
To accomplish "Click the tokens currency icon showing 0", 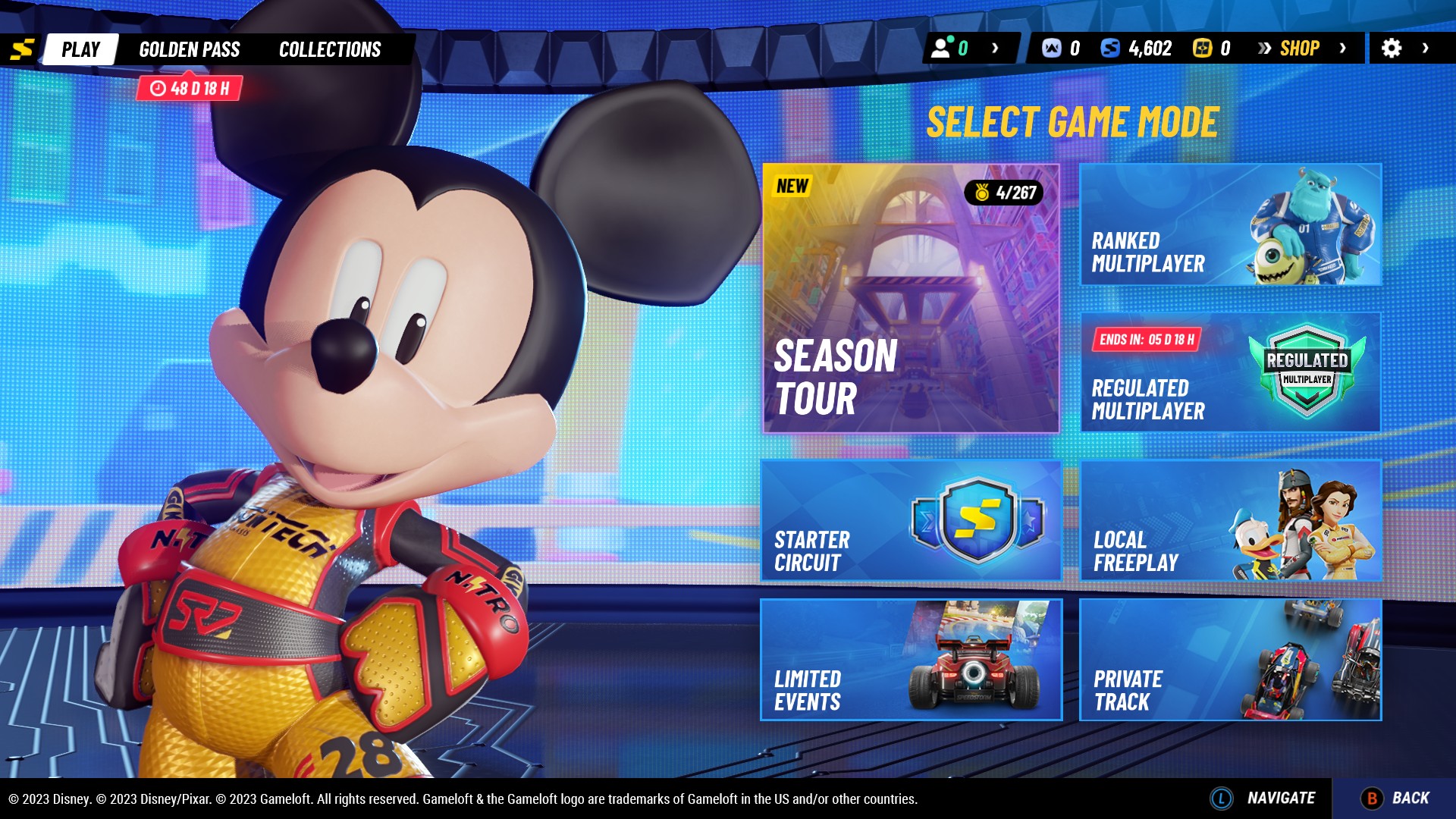I will 1053,48.
